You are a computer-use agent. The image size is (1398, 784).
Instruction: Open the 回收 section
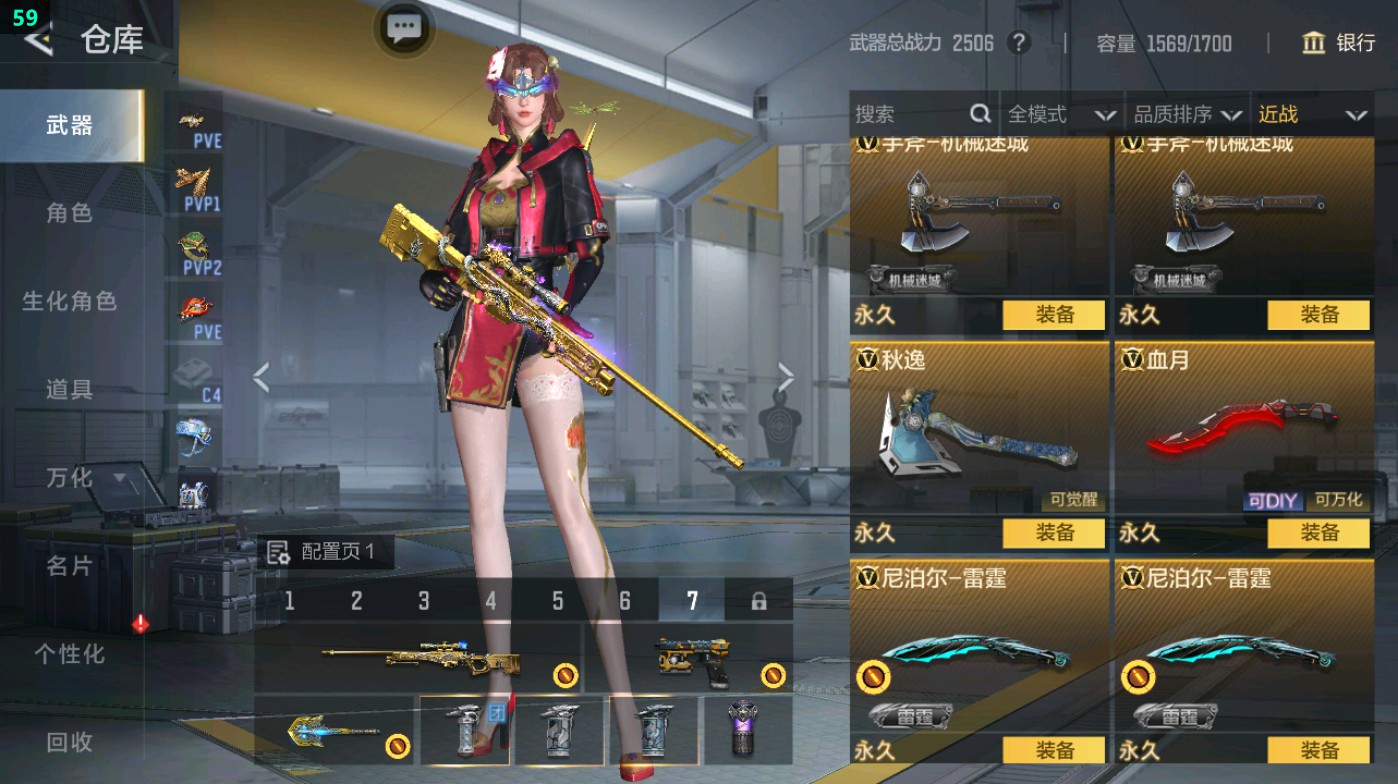[x=70, y=742]
